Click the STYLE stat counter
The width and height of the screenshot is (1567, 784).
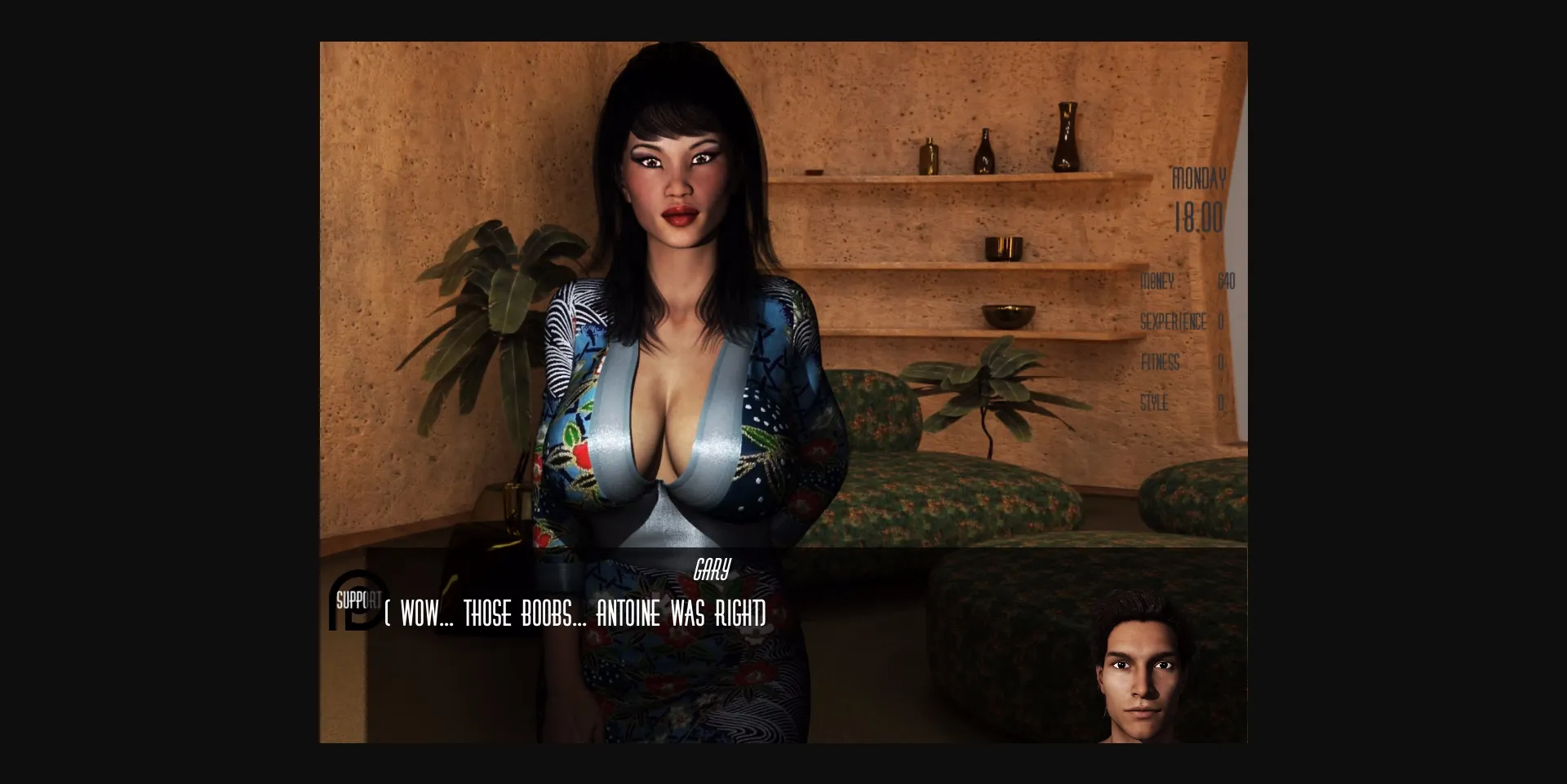1179,403
